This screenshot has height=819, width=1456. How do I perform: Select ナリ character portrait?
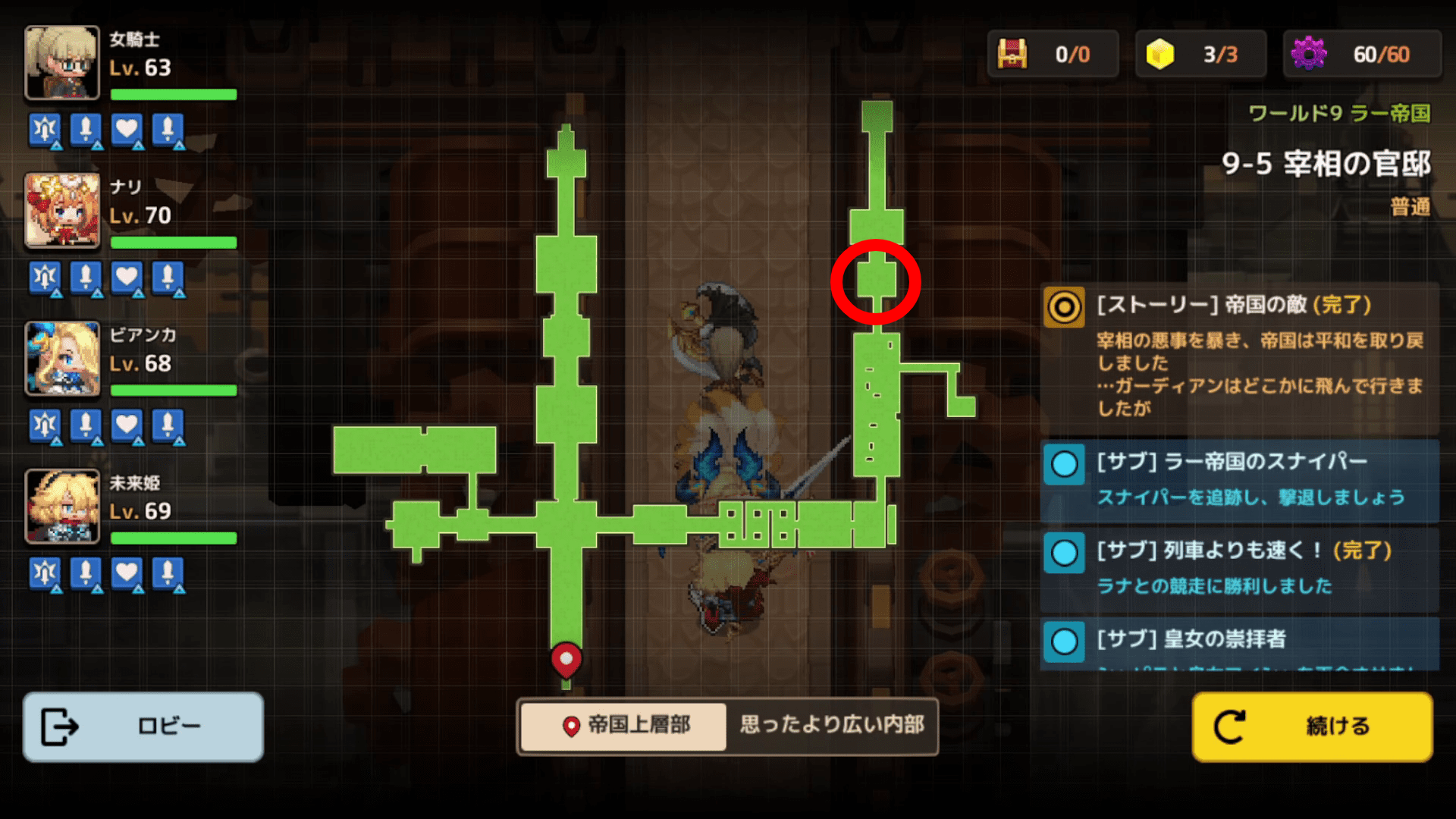click(x=62, y=211)
